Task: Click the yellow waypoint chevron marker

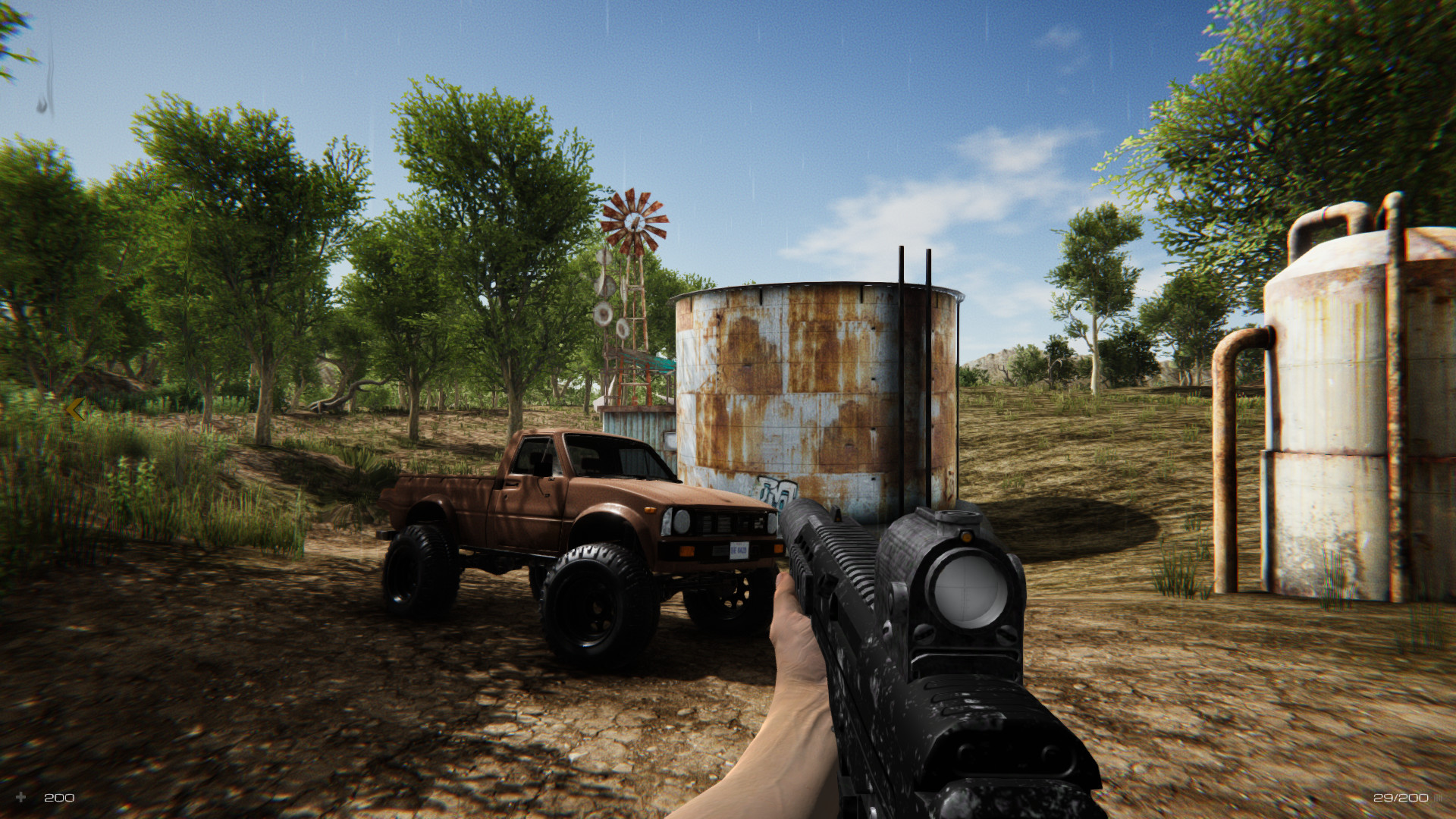Action: coord(74,408)
